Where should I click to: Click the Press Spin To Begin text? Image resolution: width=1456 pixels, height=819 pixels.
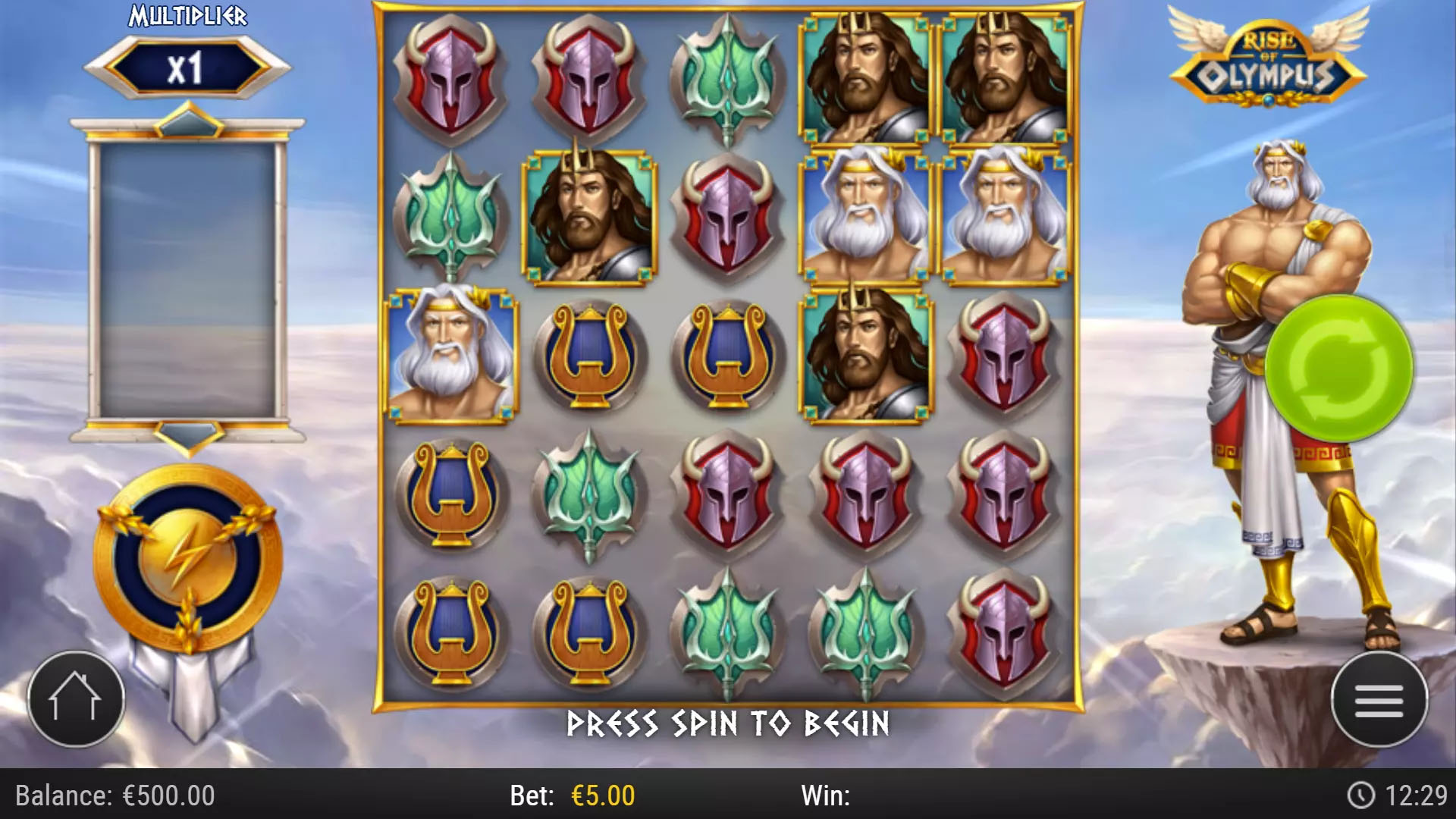coord(728,723)
